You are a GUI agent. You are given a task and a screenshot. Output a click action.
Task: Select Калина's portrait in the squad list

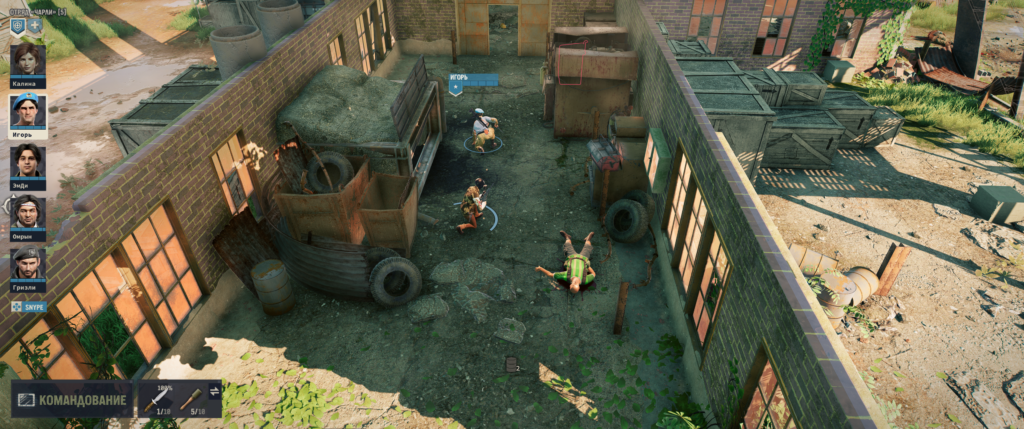28,59
